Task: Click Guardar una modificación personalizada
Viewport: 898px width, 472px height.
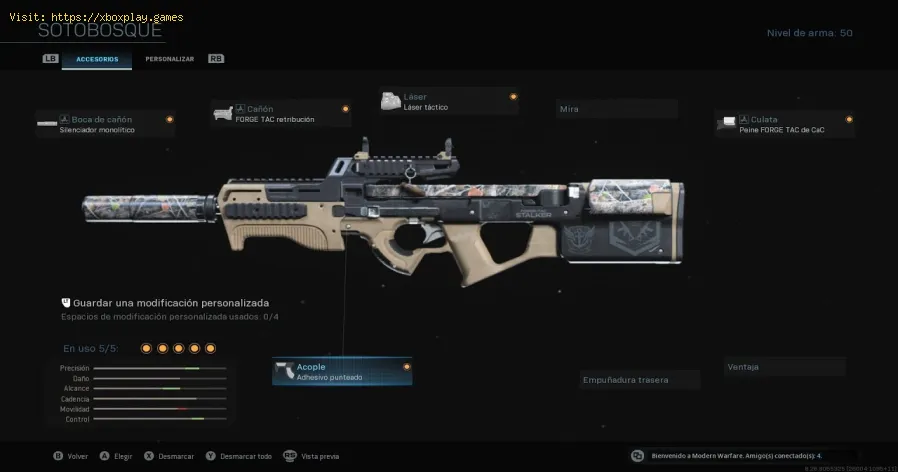Action: (170, 303)
